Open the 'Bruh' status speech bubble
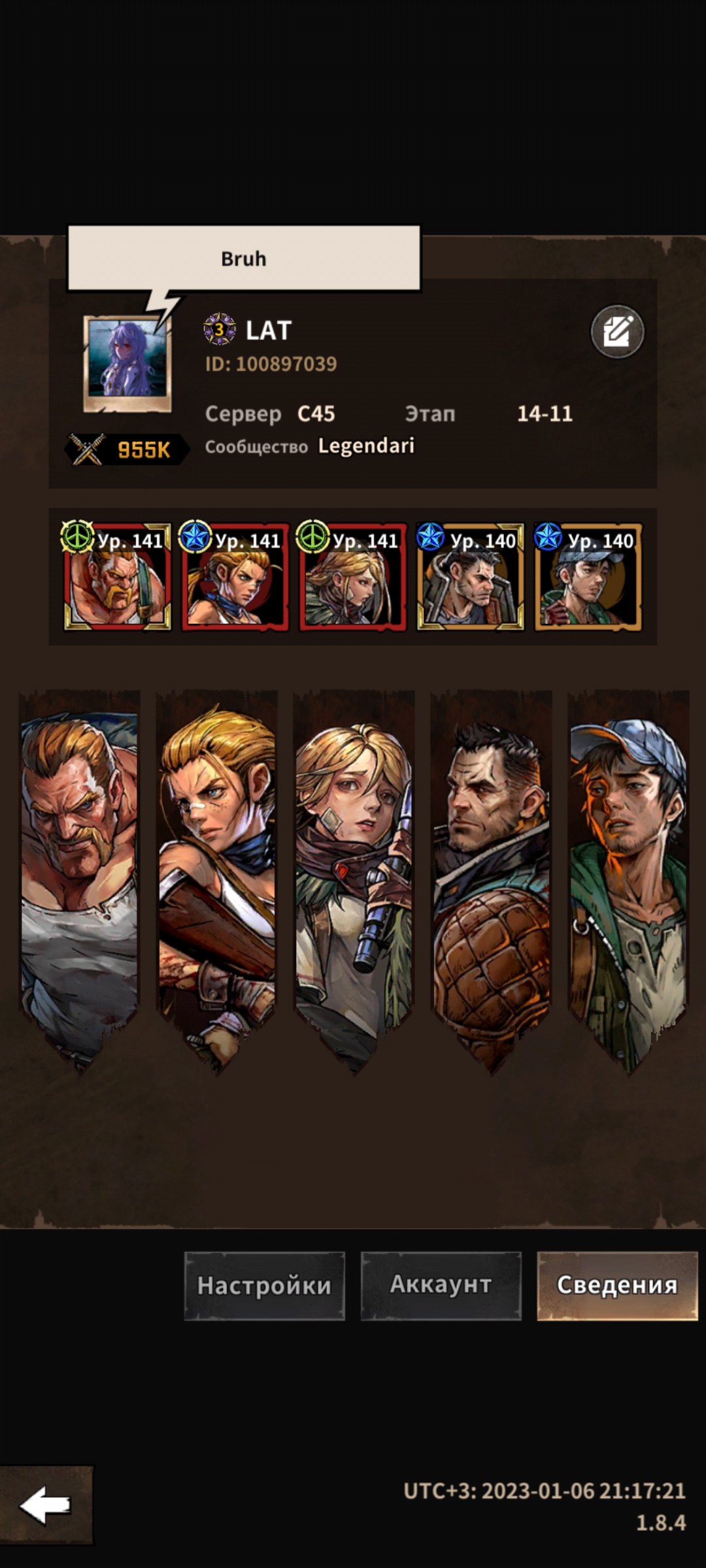 pos(244,259)
